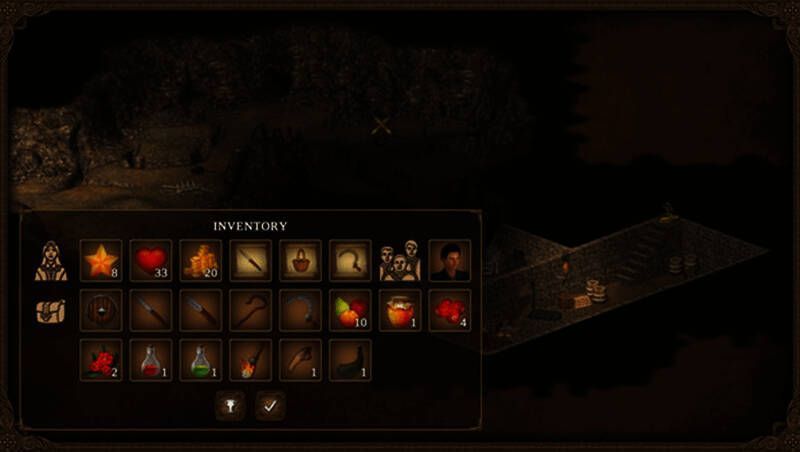Viewport: 800px width, 452px height.
Task: Click the red heart slot
Action: click(x=150, y=260)
